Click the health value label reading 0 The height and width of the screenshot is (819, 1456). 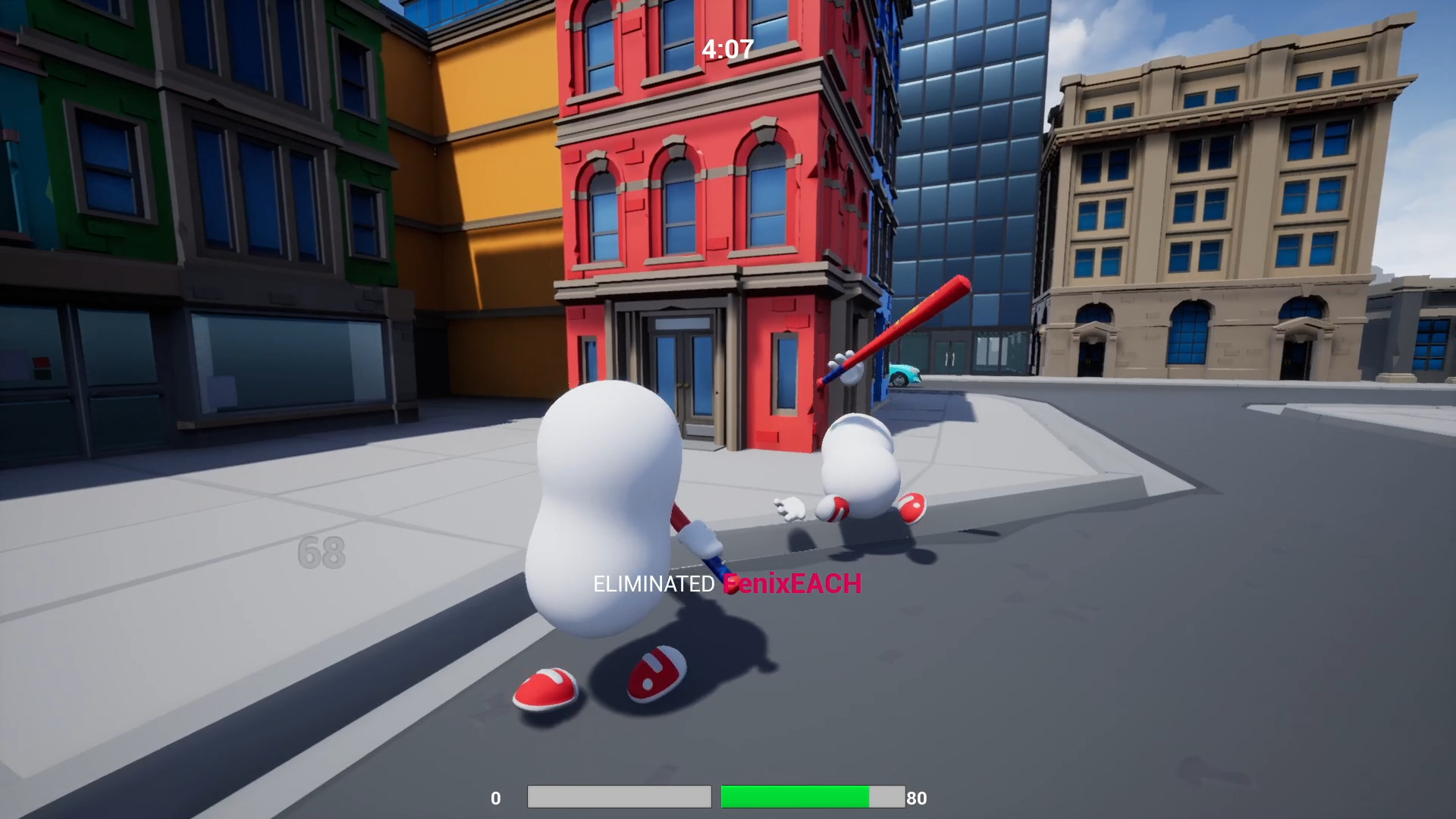tap(497, 798)
